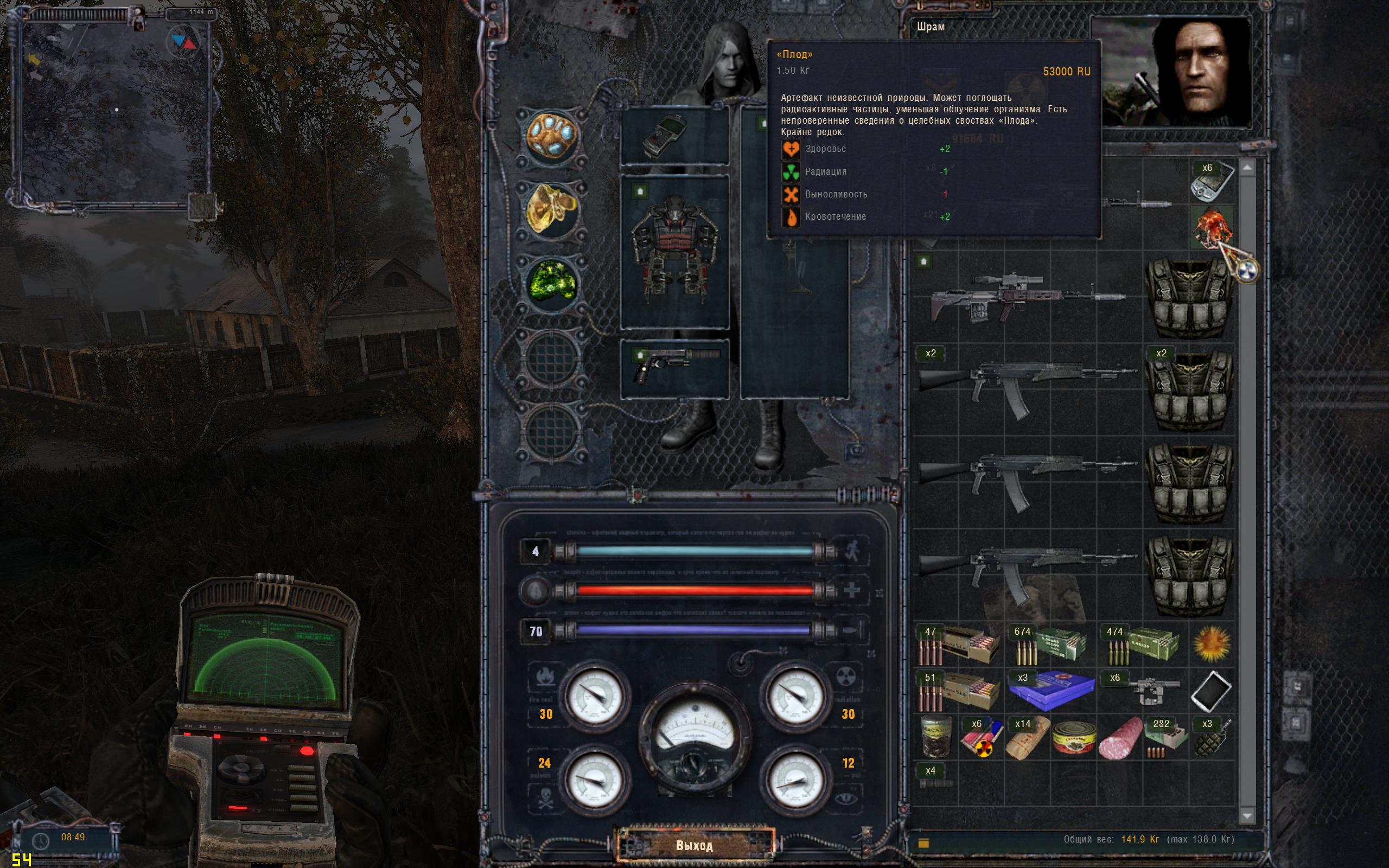The image size is (1389, 868).
Task: Select the green glowing artifact belt slot
Action: (x=552, y=284)
